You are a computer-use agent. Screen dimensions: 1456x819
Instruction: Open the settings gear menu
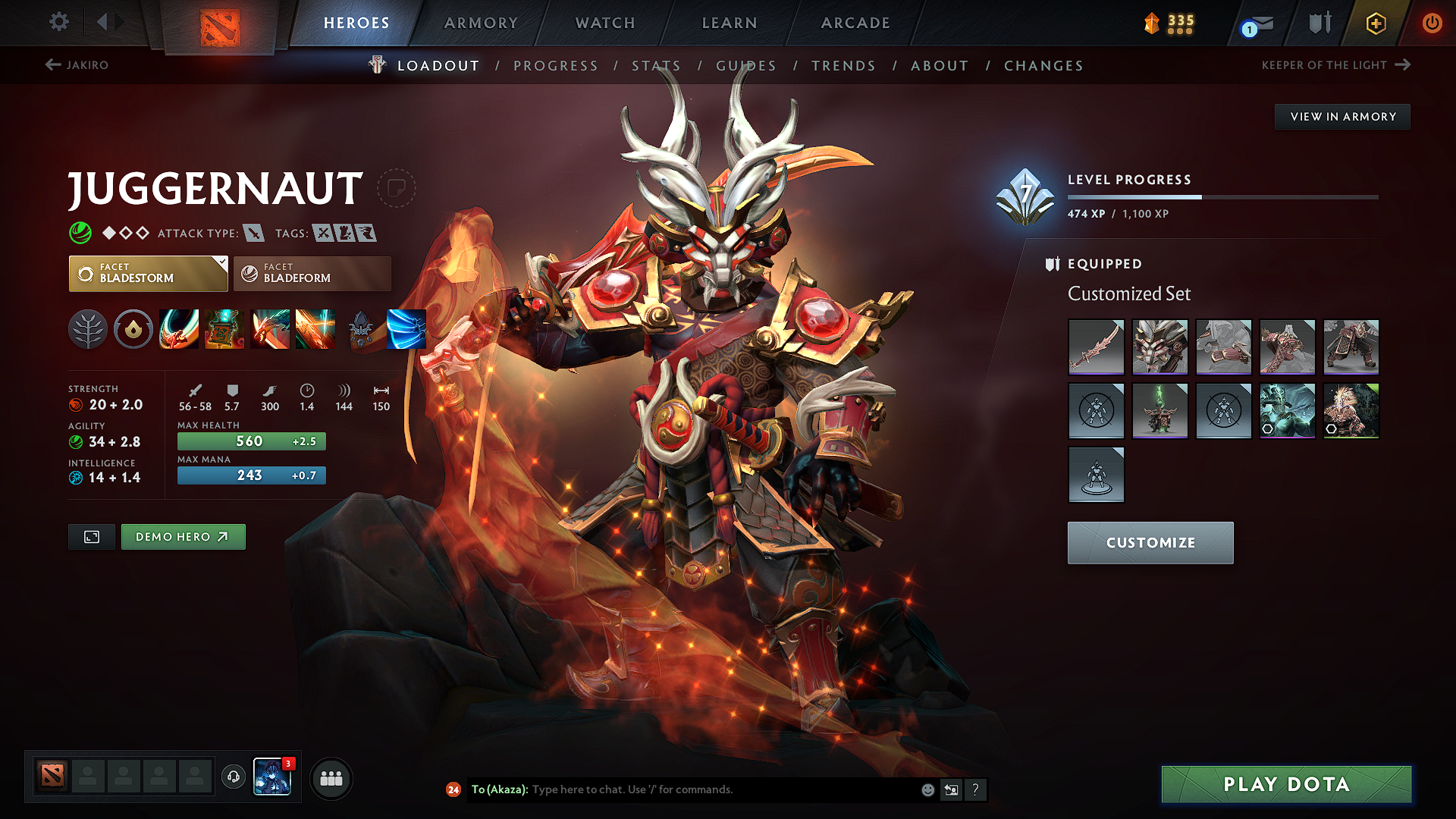58,22
